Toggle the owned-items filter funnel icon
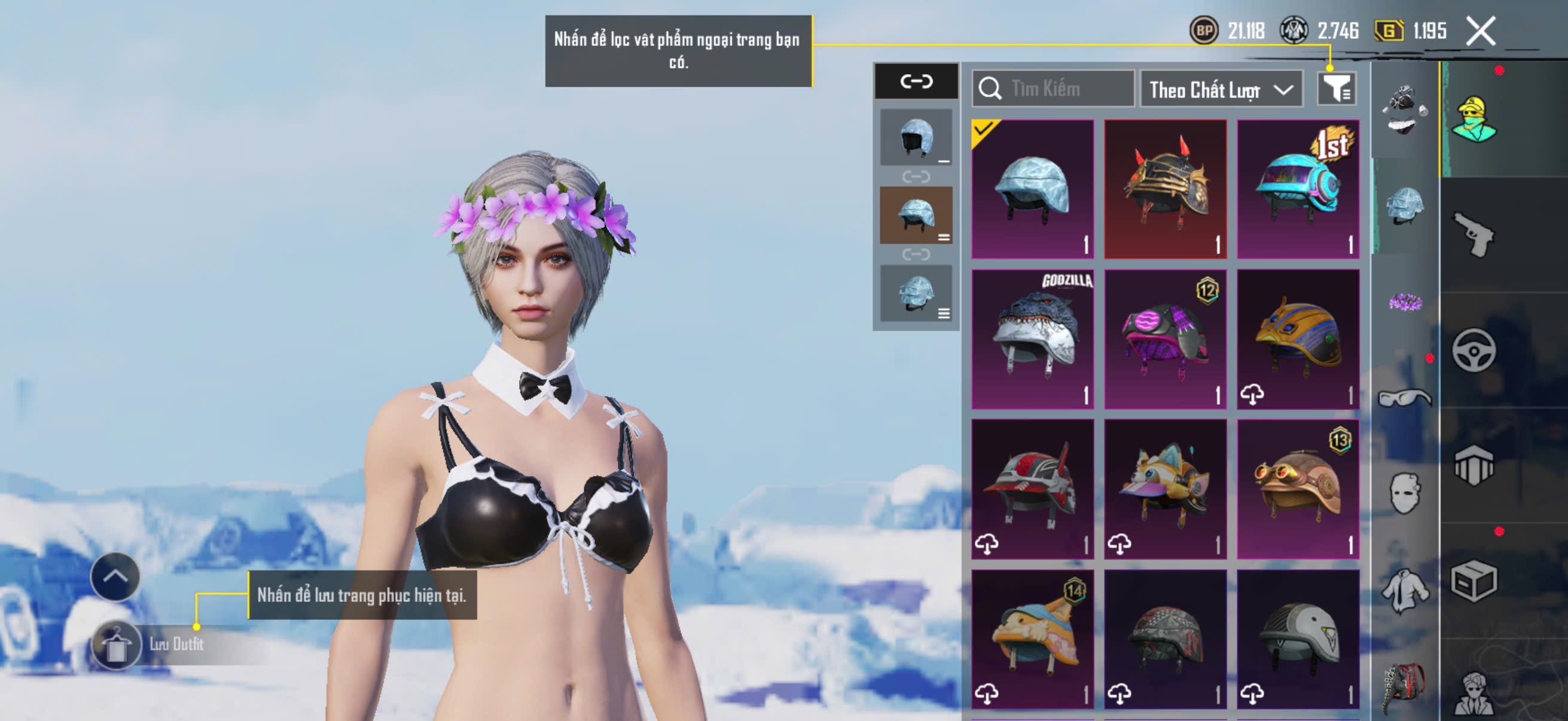Screen dimensions: 1568x721 (x=1335, y=90)
